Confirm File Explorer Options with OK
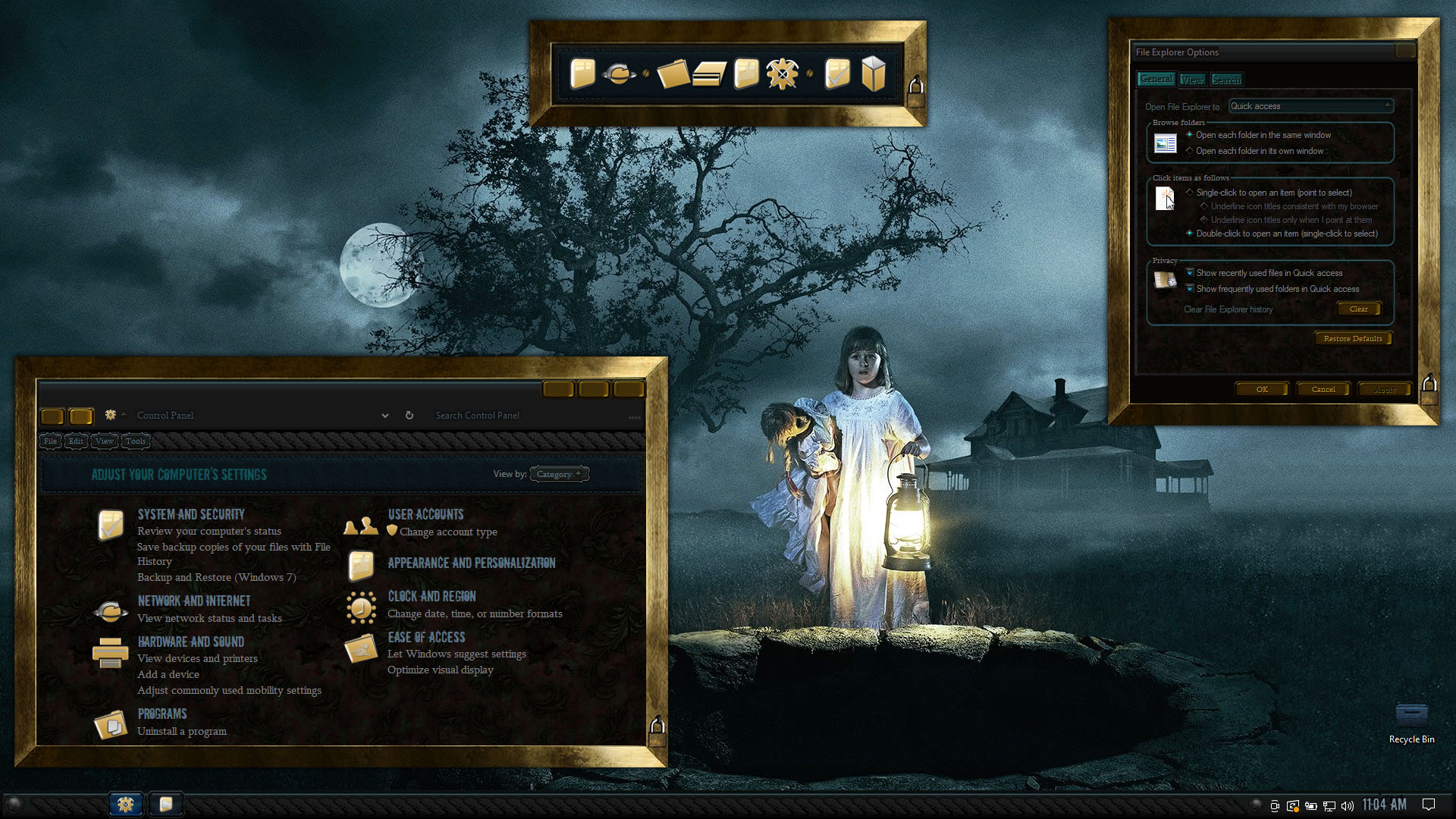 click(1262, 389)
